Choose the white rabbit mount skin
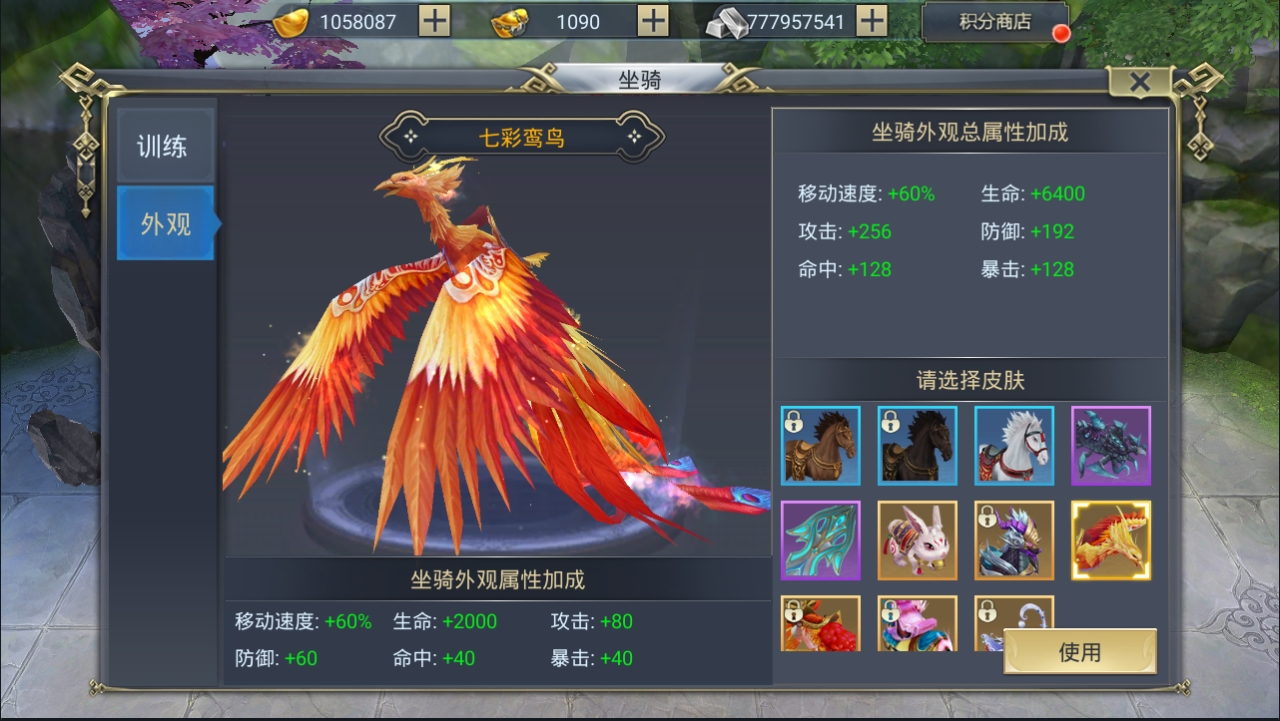 pos(917,540)
